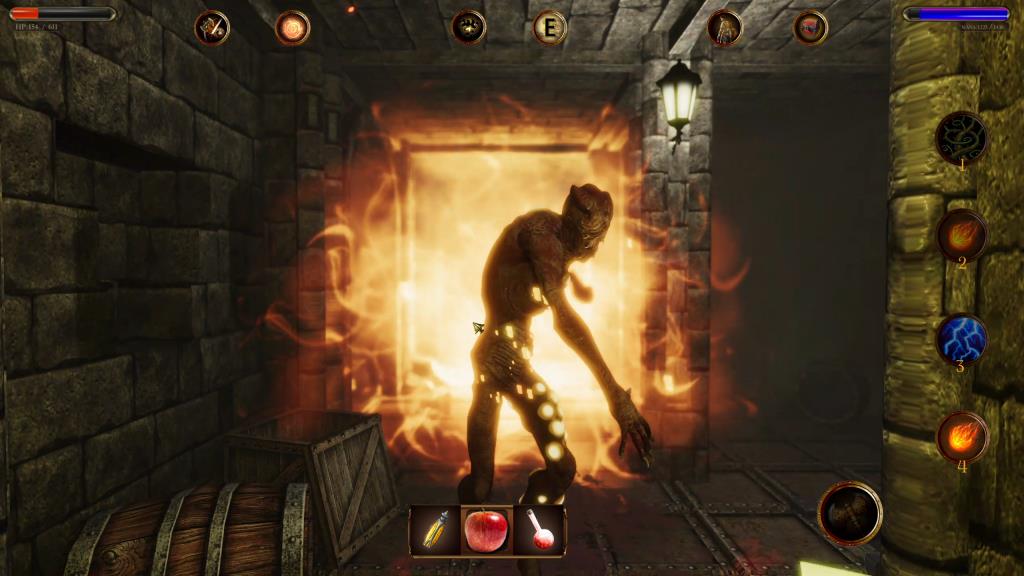Click the crossed weapons attack button
The width and height of the screenshot is (1024, 576).
coord(850,513)
